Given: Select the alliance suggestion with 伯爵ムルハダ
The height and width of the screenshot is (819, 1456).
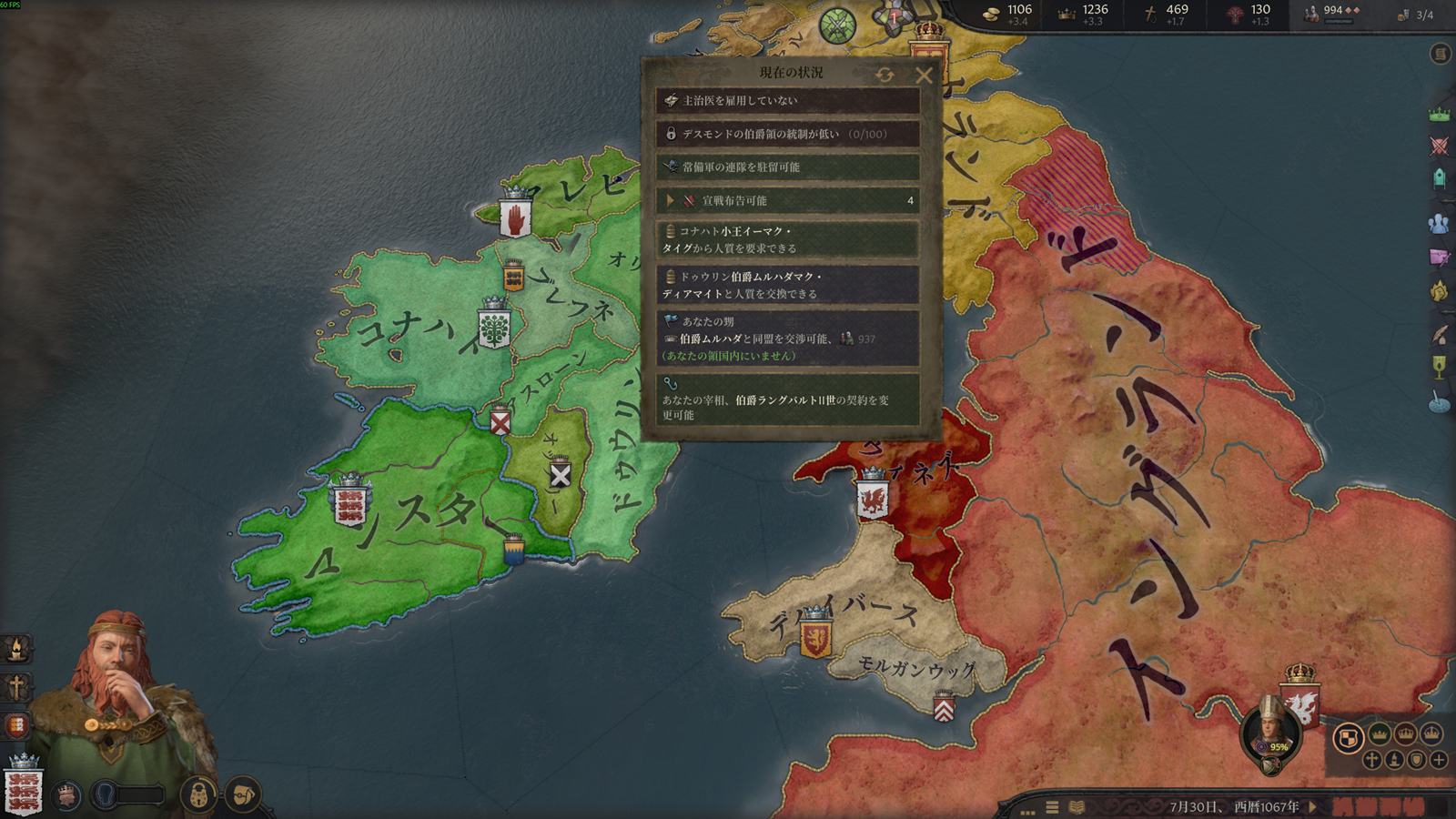Looking at the screenshot, I should [x=787, y=339].
